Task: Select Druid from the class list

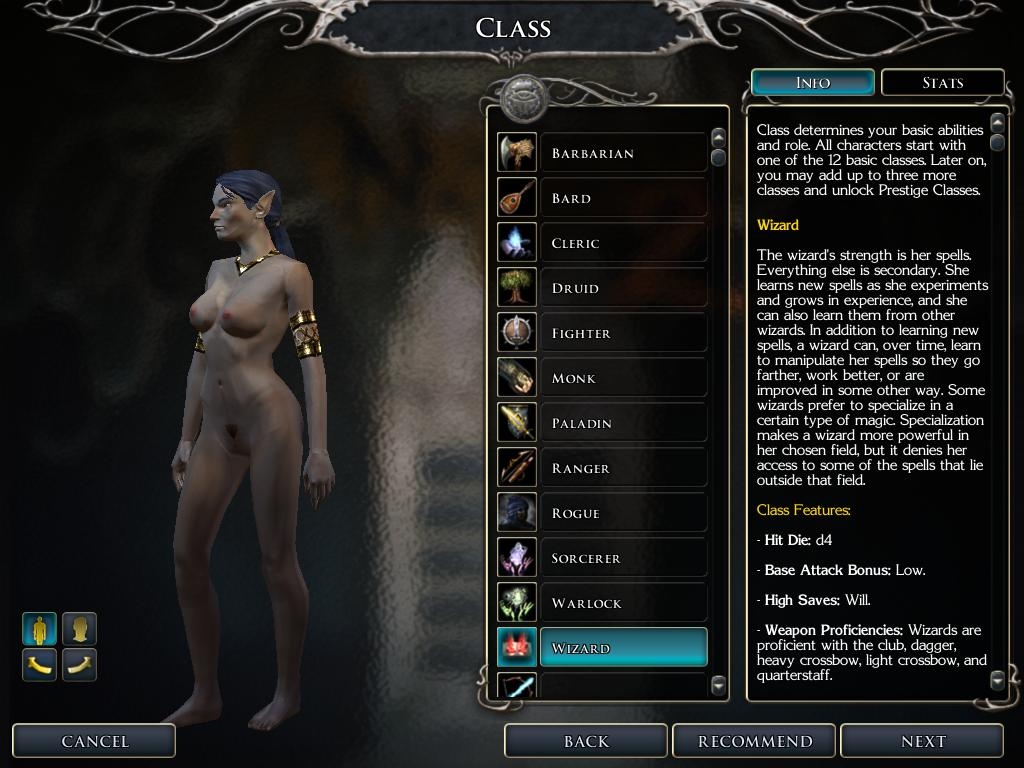Action: pyautogui.click(x=623, y=288)
